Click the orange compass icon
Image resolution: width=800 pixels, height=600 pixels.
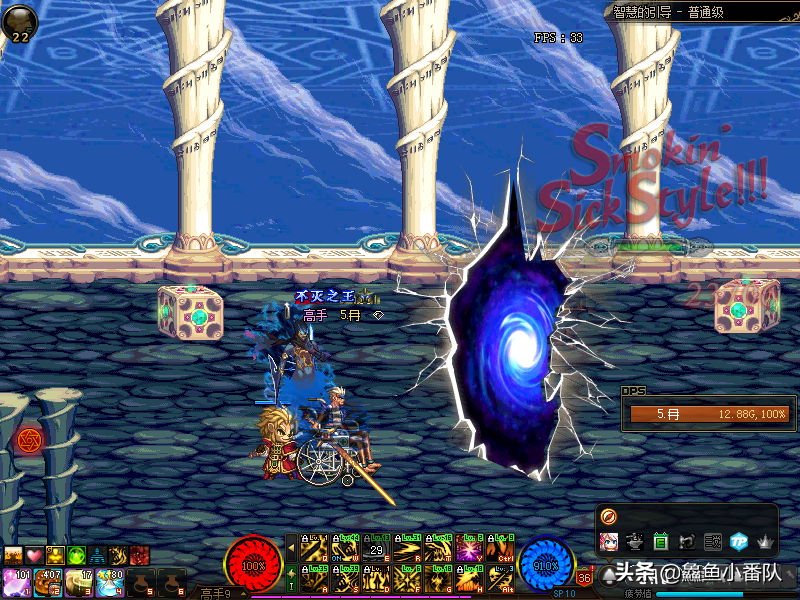coord(609,516)
